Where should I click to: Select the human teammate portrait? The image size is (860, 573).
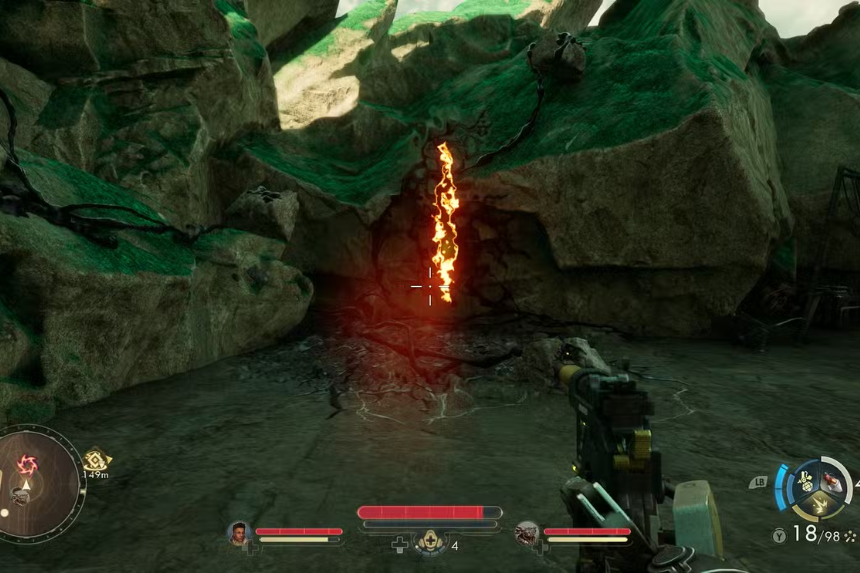pos(238,533)
